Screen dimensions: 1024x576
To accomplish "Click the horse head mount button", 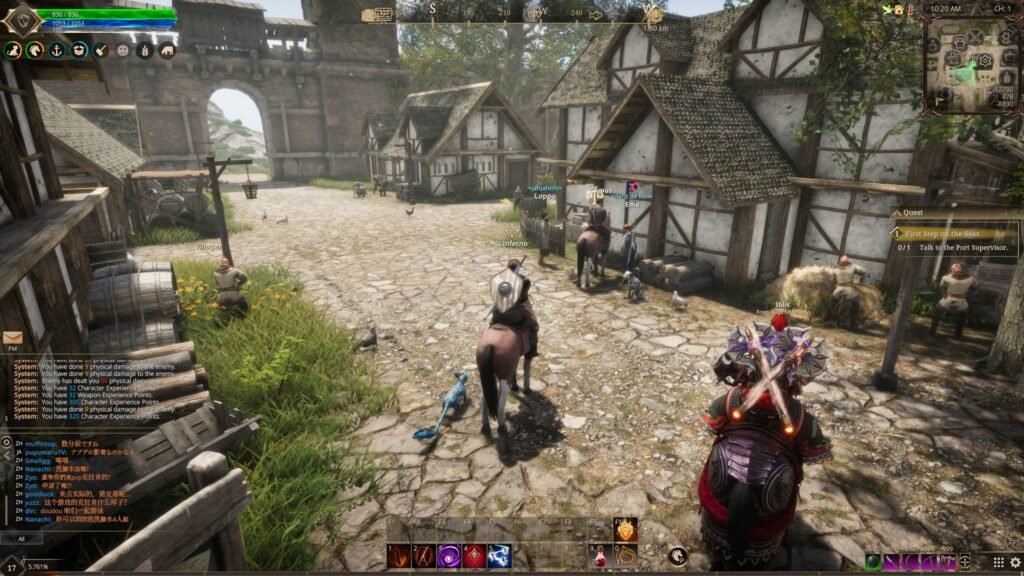I will click(679, 556).
